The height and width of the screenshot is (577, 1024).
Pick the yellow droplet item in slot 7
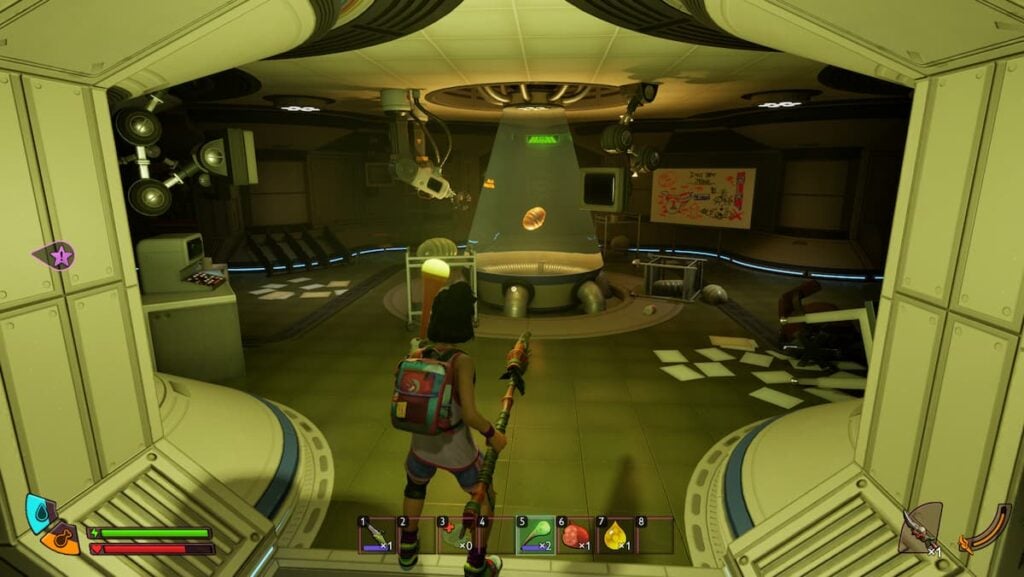tap(614, 535)
